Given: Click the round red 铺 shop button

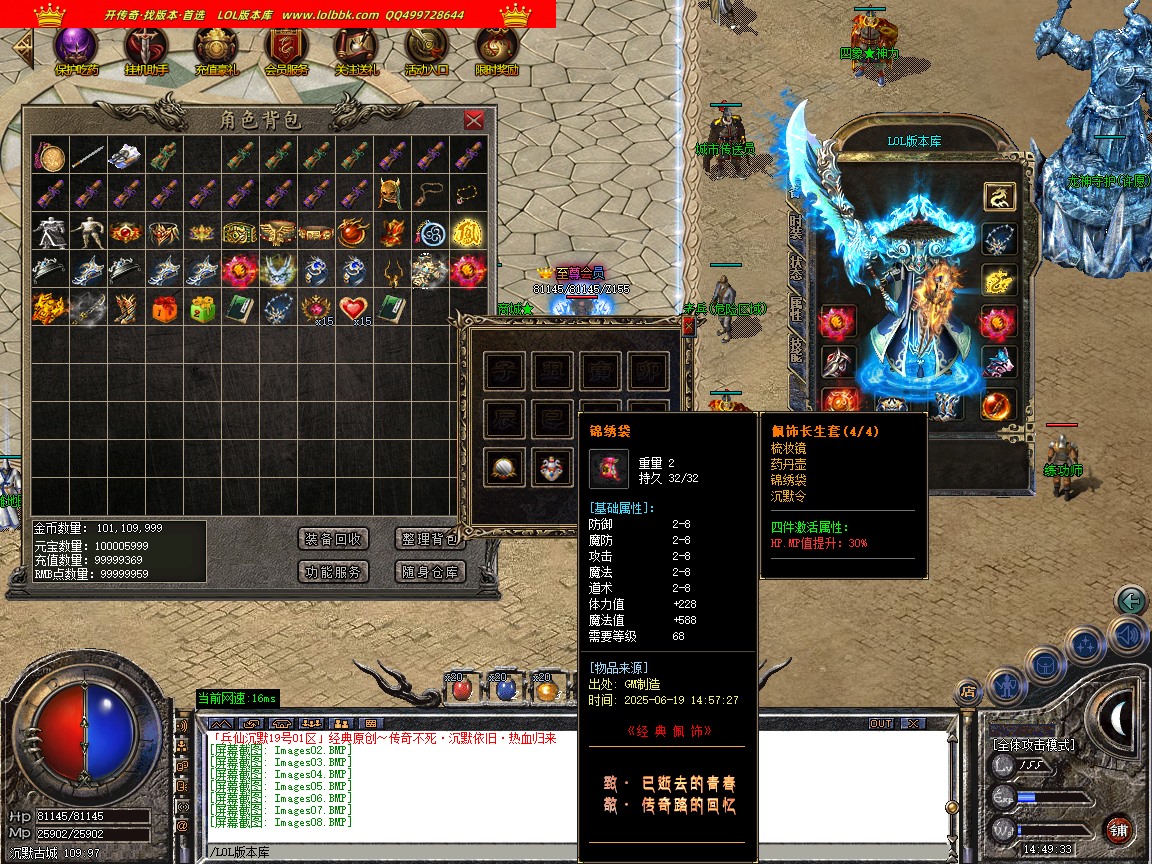Looking at the screenshot, I should coord(1118,829).
